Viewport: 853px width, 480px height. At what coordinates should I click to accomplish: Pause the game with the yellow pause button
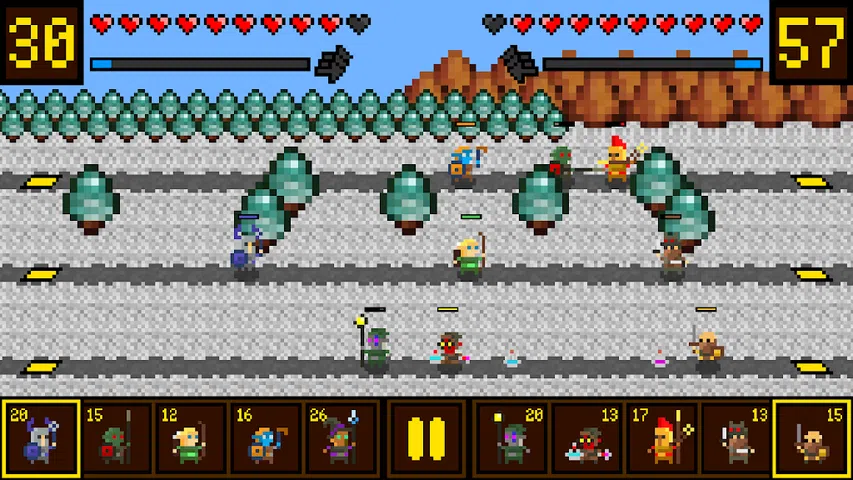click(426, 438)
